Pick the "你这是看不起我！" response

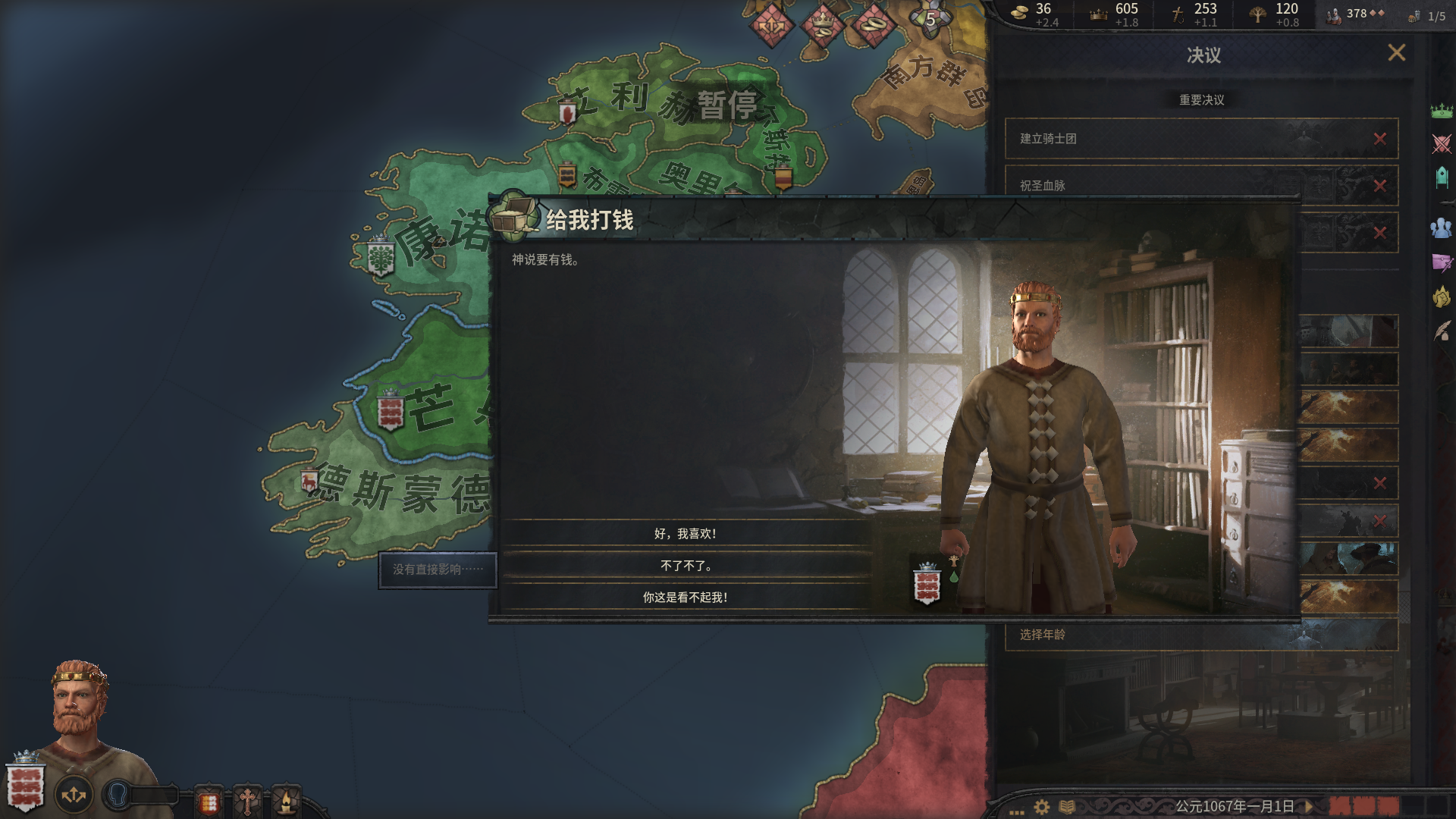(x=686, y=598)
